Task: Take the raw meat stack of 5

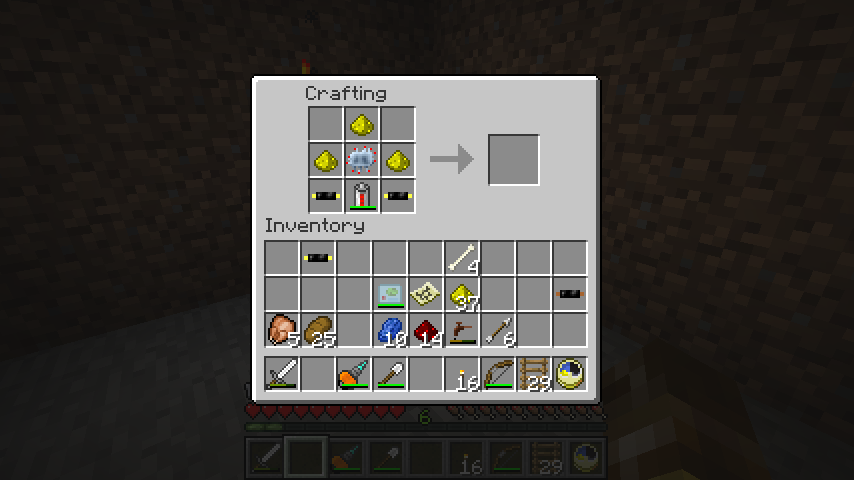Action: [x=281, y=330]
